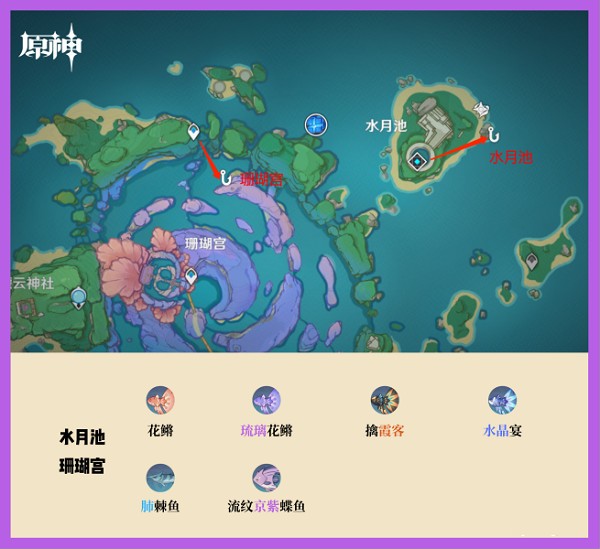600x549 pixels.
Task: Click the fishing hook marker above red 水月池 label
Action: 492,130
